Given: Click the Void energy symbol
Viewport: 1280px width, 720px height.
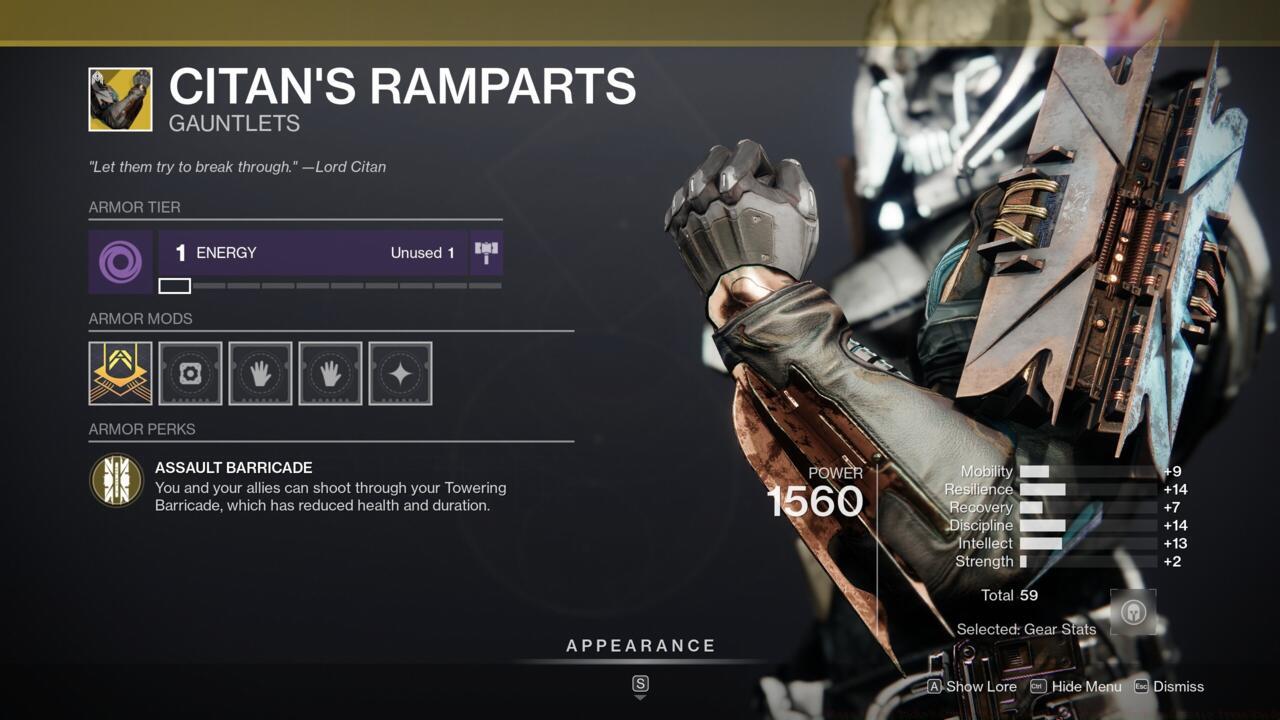Looking at the screenshot, I should 120,261.
